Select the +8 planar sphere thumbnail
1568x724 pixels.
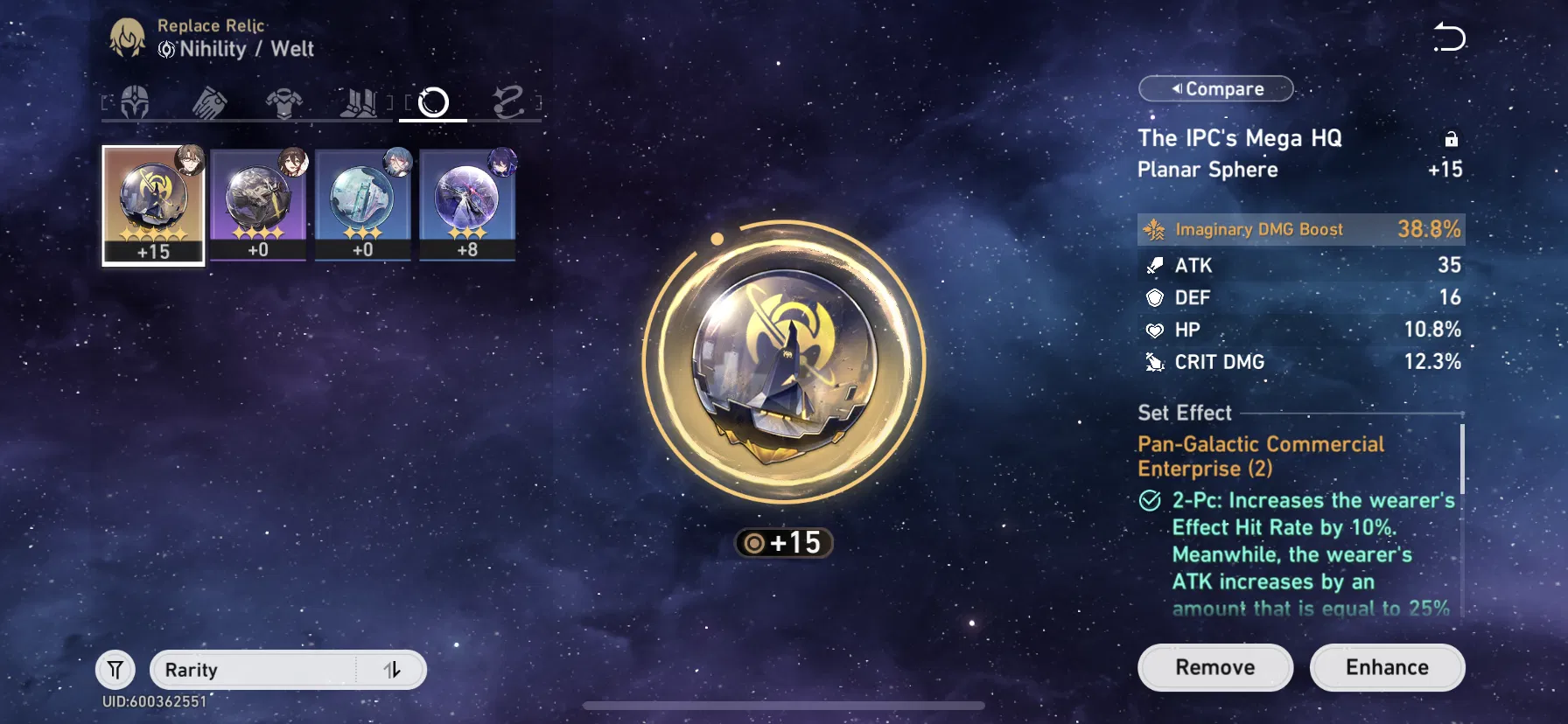click(x=468, y=203)
